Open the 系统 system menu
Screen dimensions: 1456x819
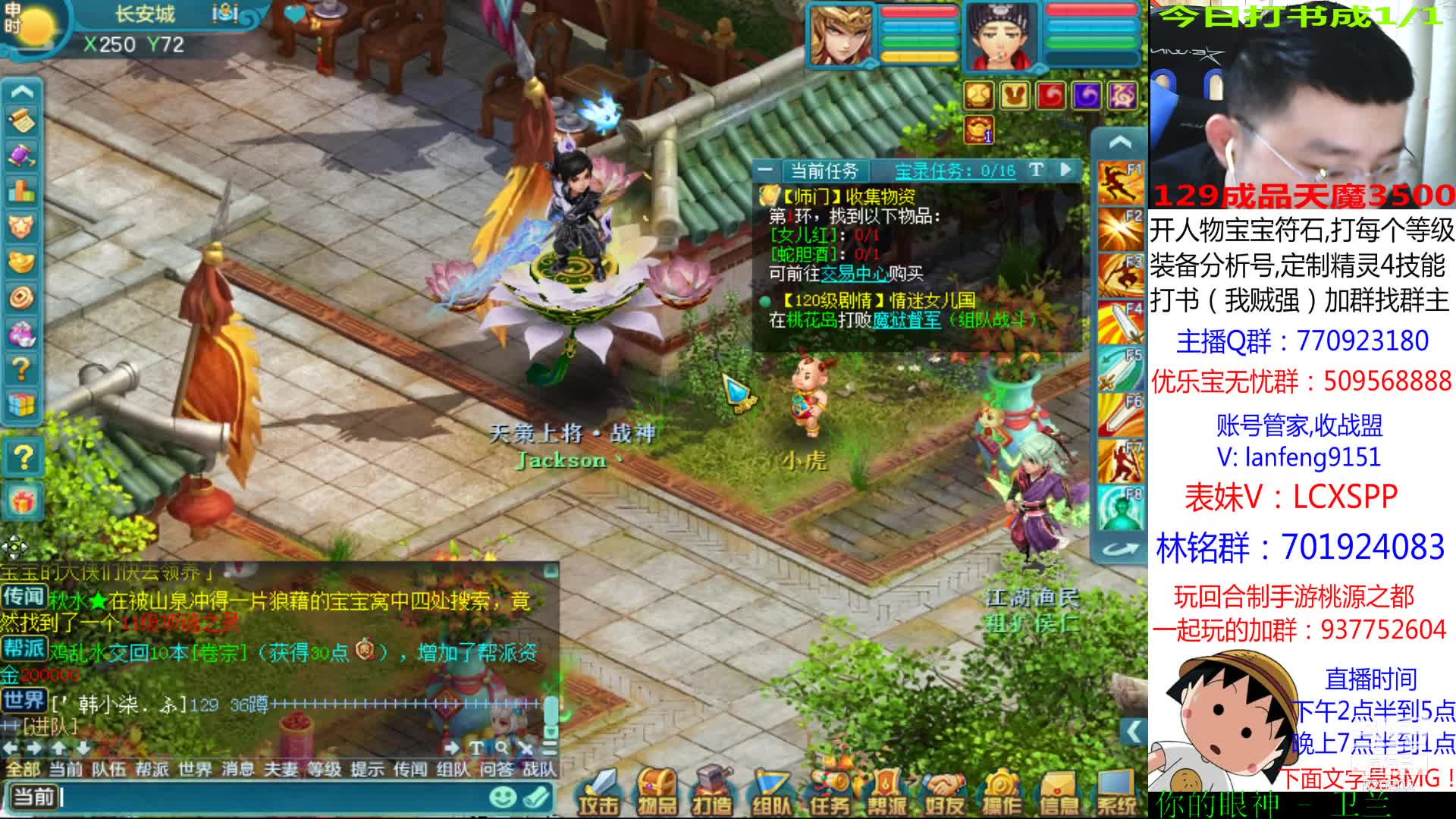click(x=1116, y=792)
